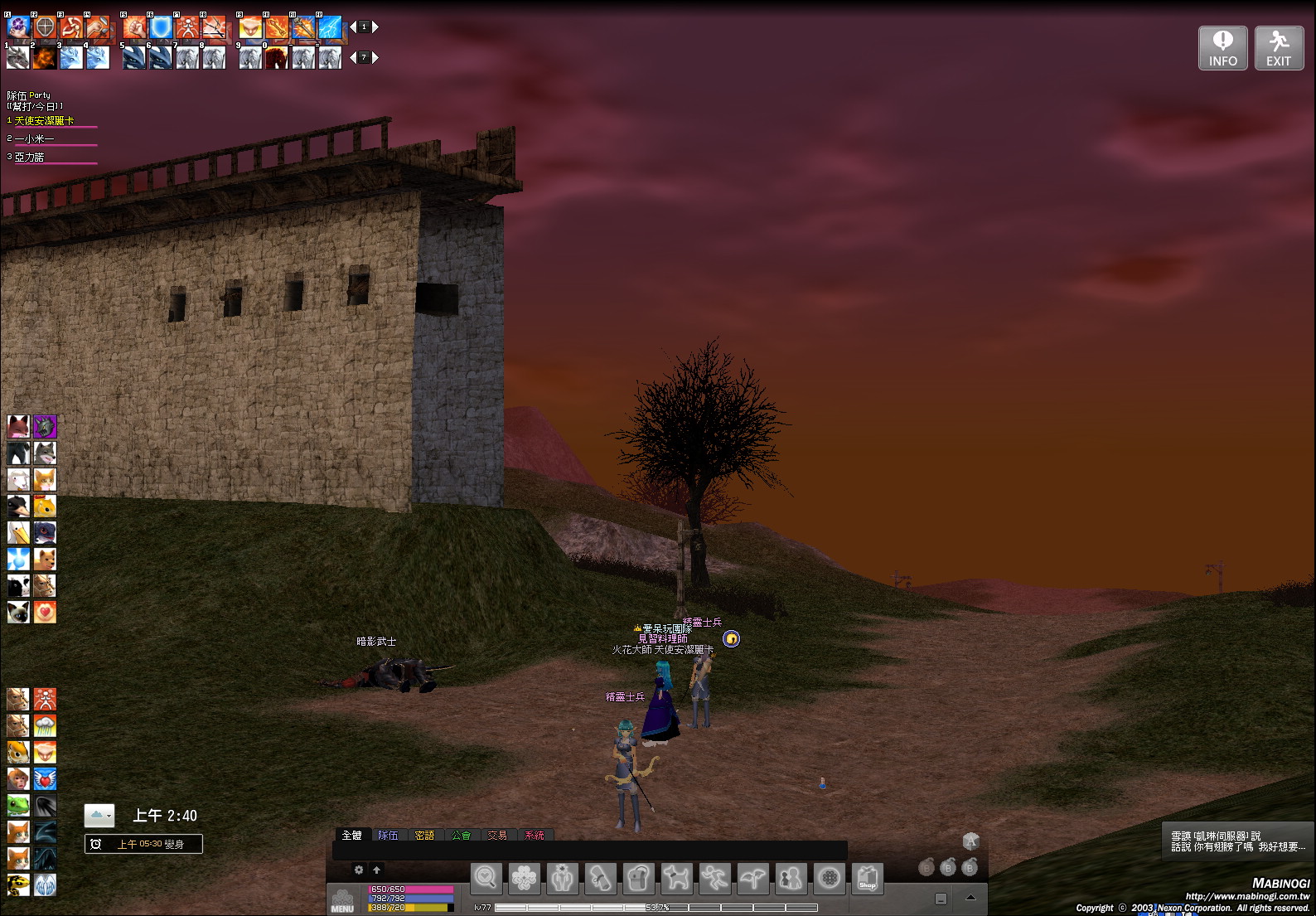Open the Shop from the bottom bar
The height and width of the screenshot is (916, 1316).
point(867,878)
